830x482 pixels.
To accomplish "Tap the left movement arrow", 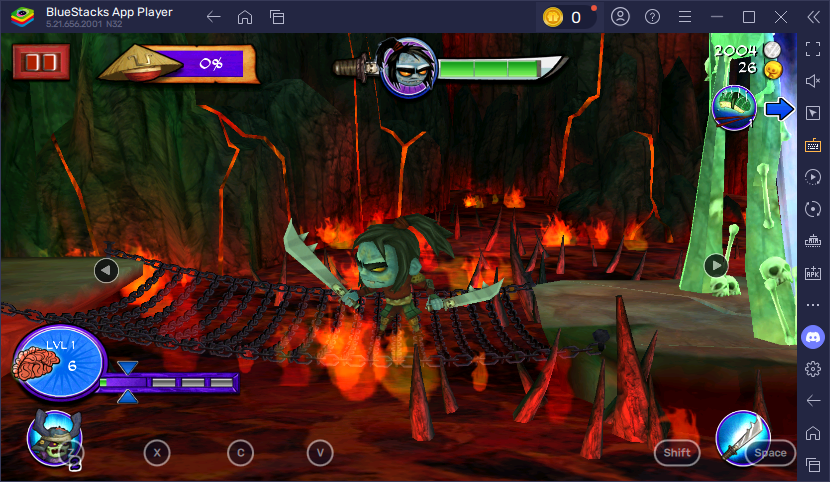I will (106, 269).
